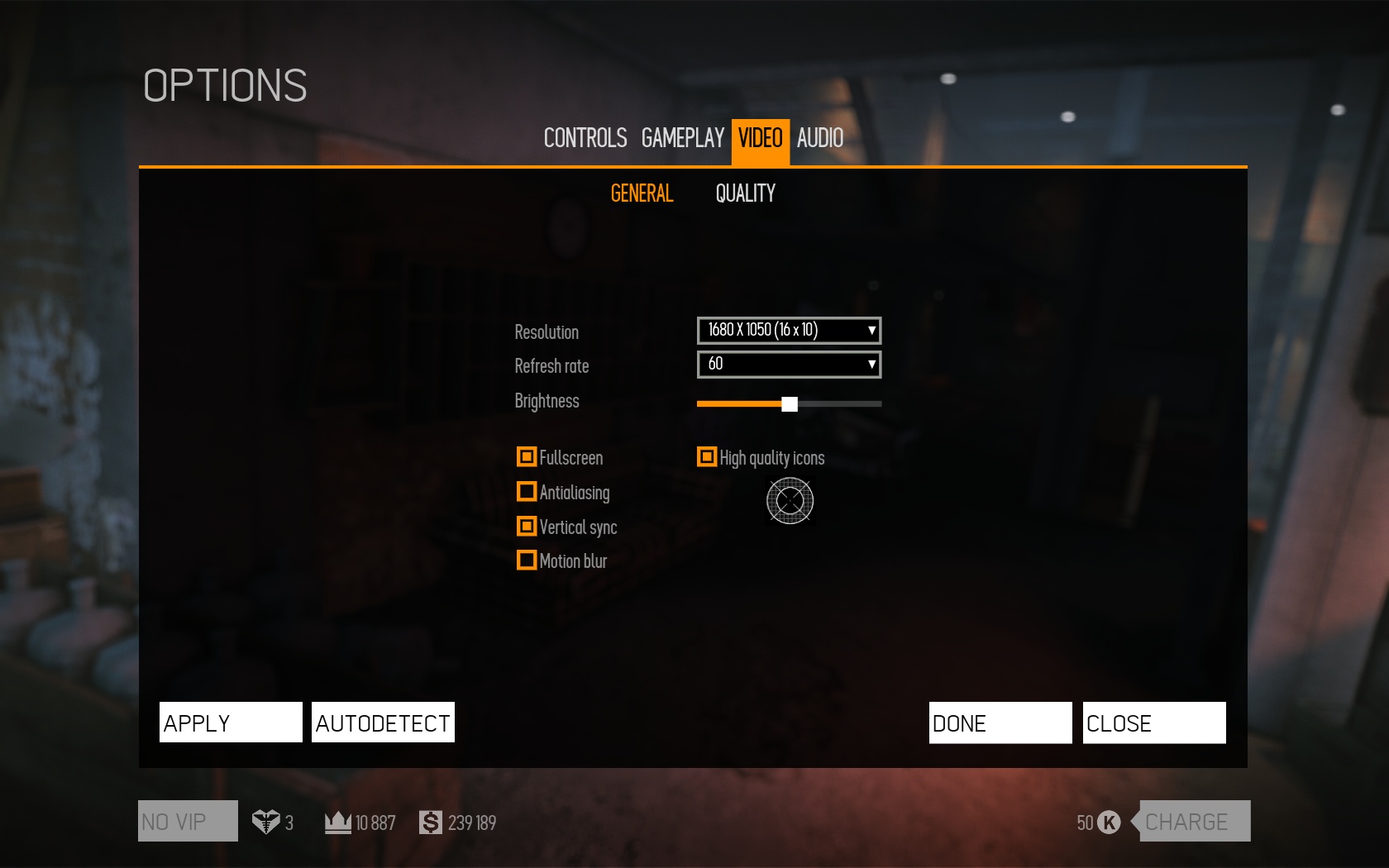1389x868 pixels.
Task: Click the Charge button
Action: click(1194, 821)
